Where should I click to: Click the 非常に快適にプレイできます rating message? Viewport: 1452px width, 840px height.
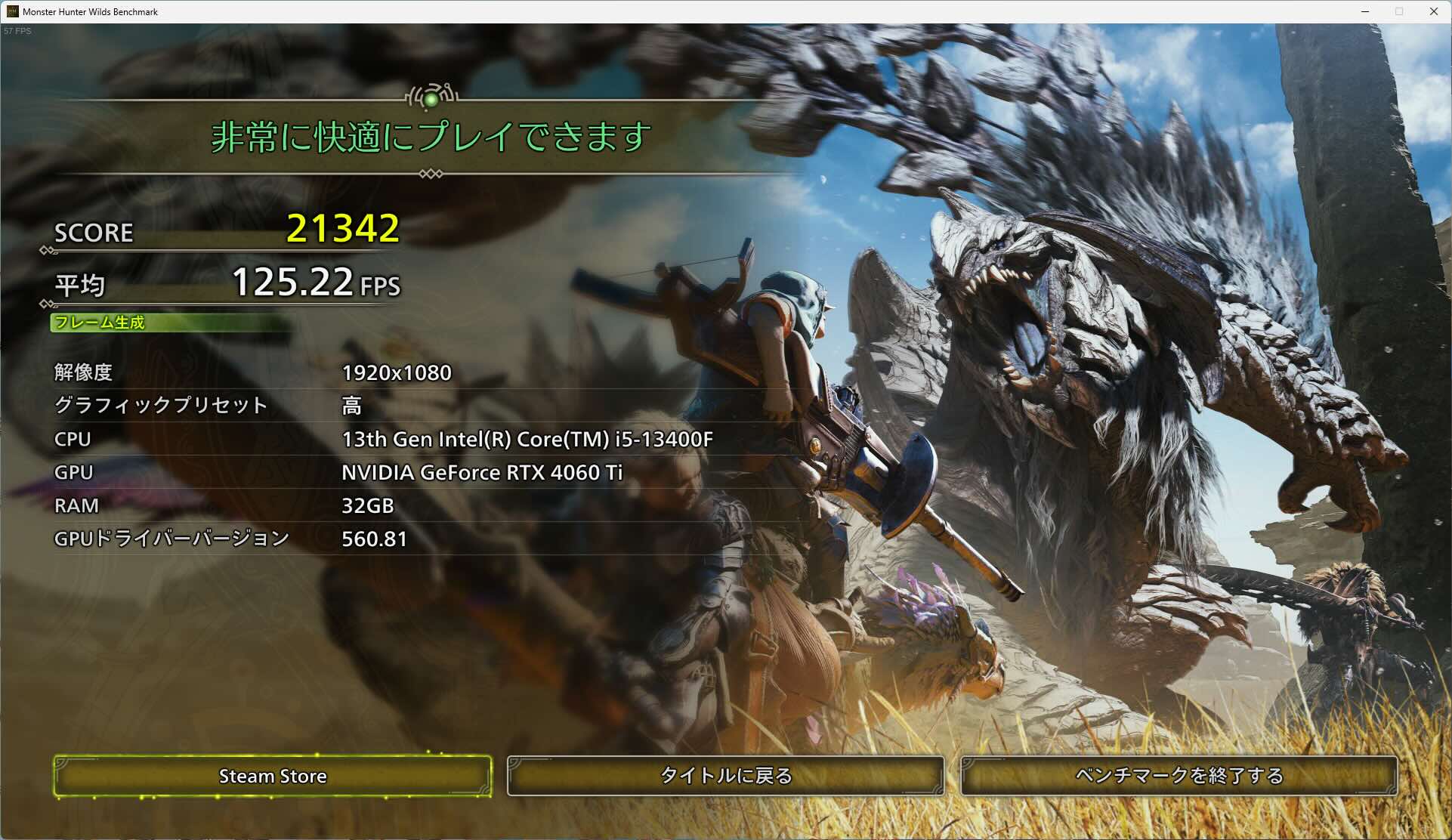(431, 137)
